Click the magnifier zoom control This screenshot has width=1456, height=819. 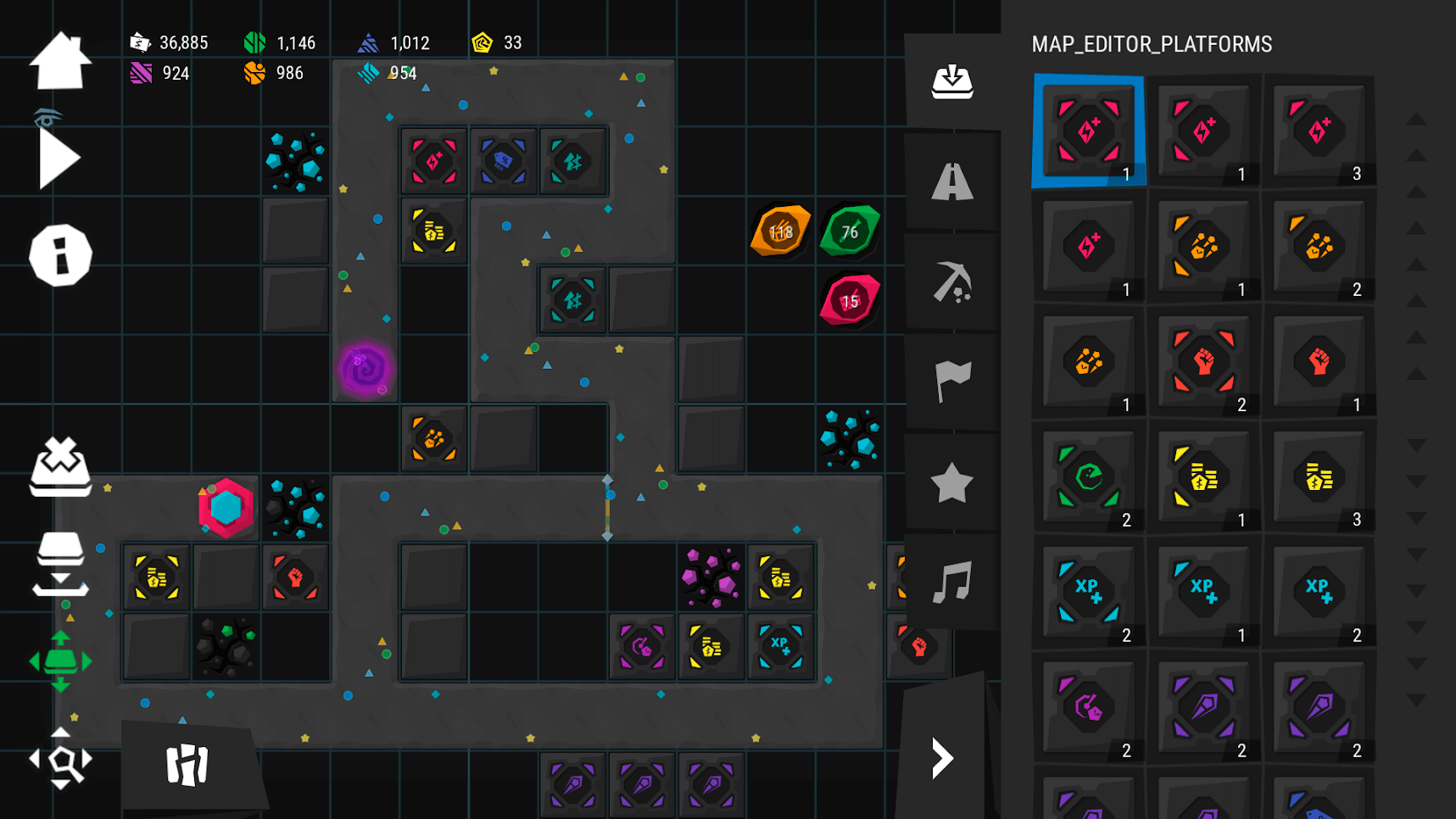point(60,760)
